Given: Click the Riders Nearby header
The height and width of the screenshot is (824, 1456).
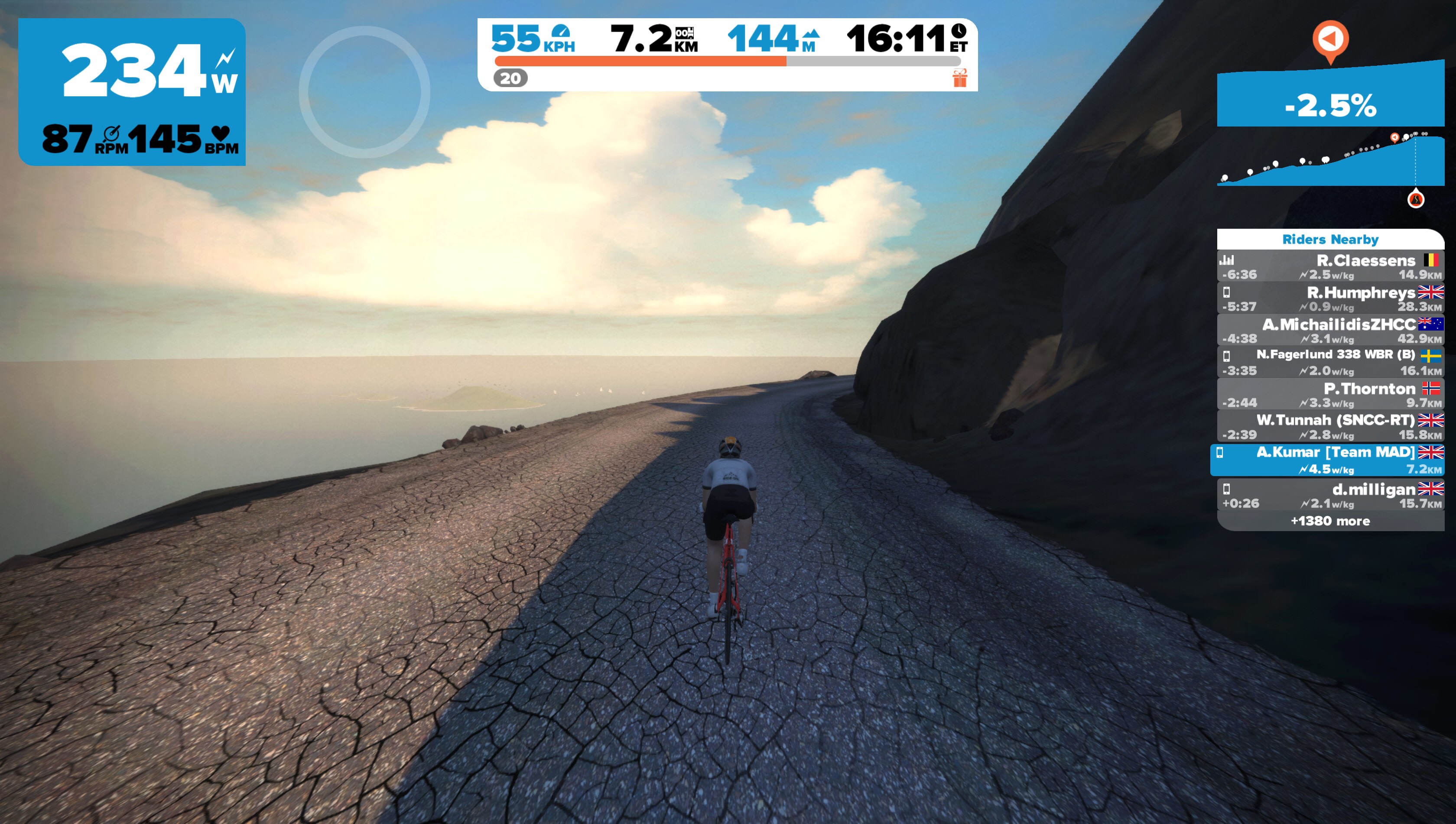Looking at the screenshot, I should pyautogui.click(x=1330, y=240).
